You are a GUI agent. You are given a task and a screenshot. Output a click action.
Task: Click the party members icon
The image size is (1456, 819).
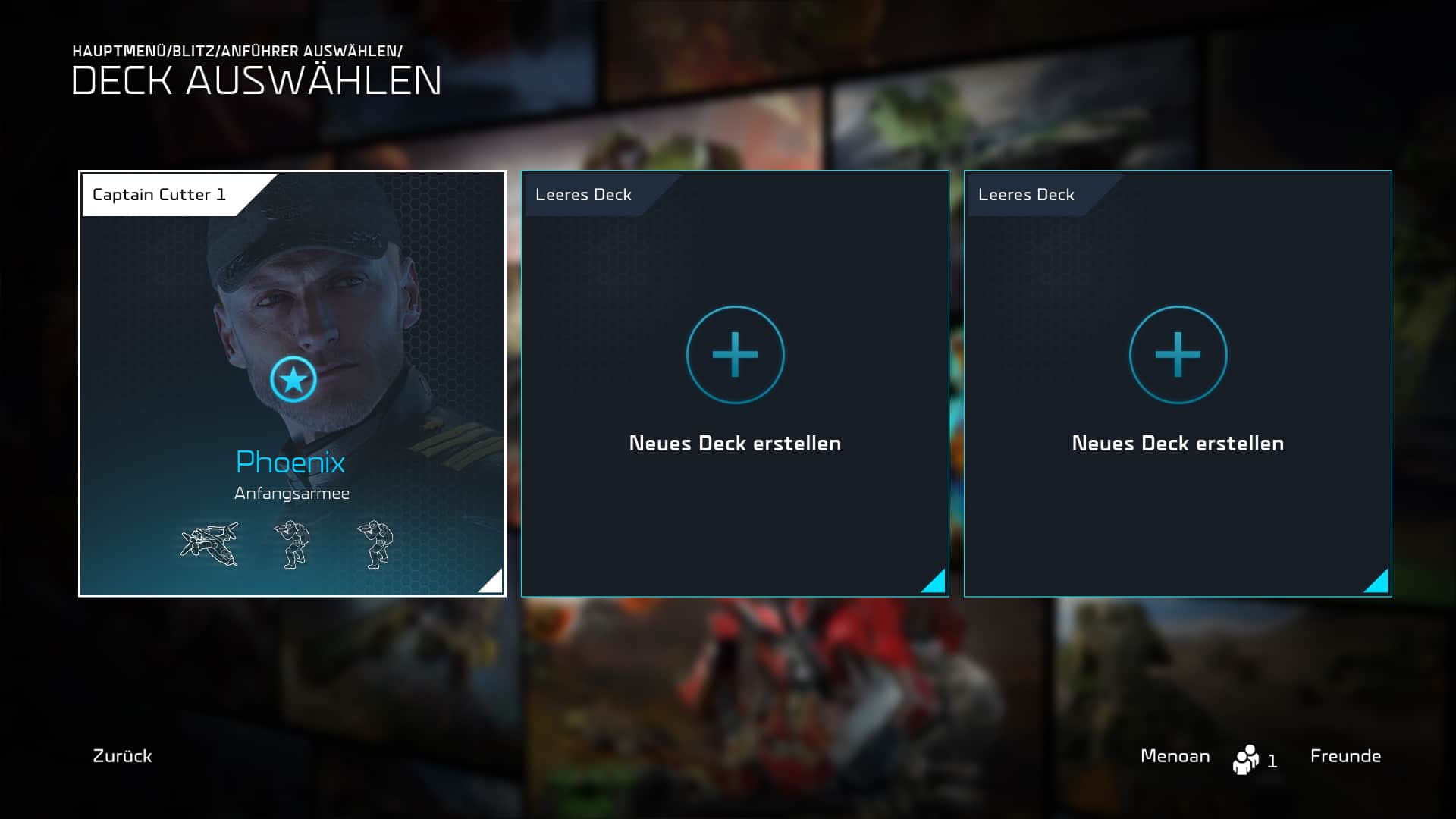1246,759
